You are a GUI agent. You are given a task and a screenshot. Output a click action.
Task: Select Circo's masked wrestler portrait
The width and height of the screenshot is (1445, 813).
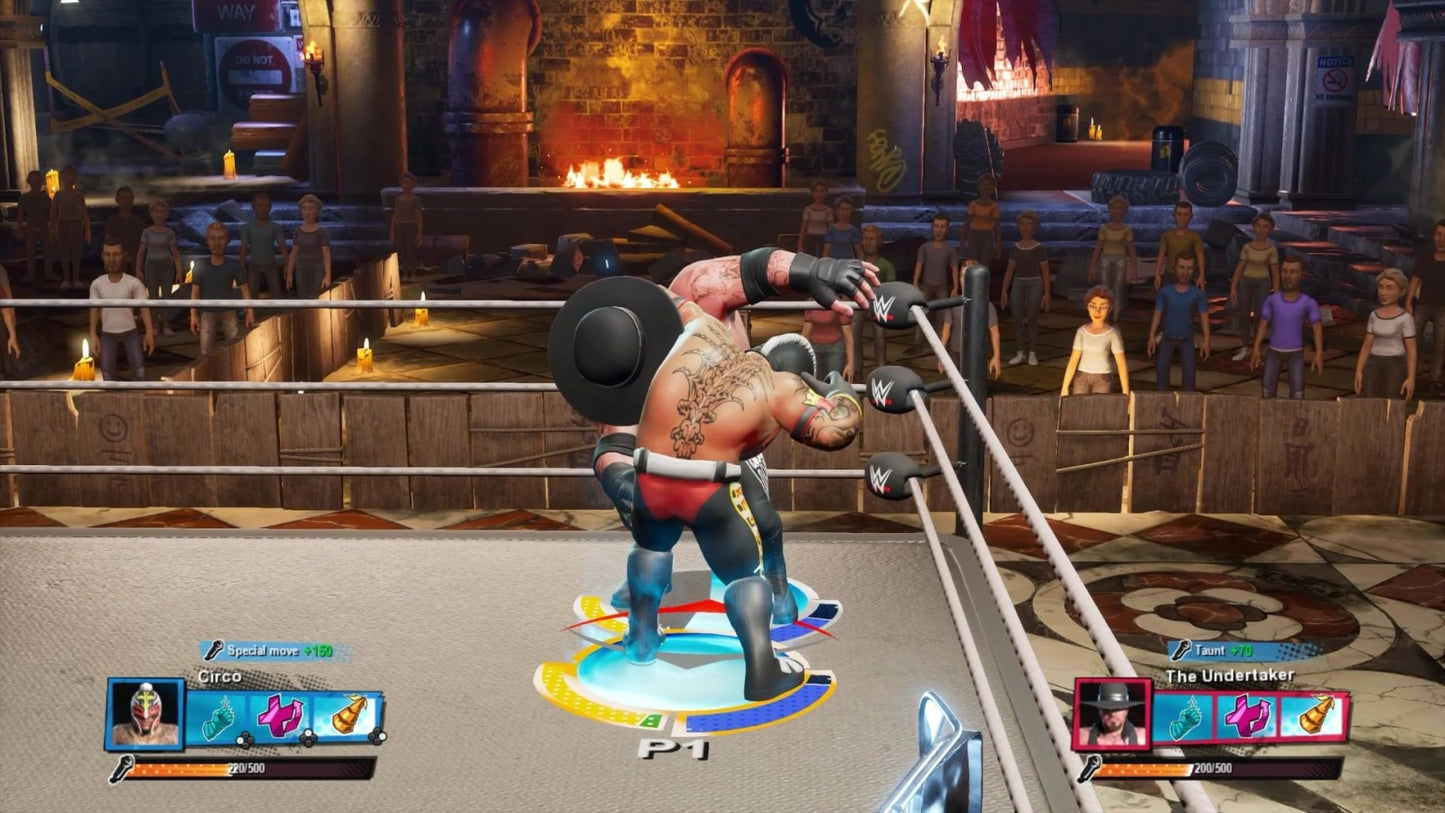(145, 714)
